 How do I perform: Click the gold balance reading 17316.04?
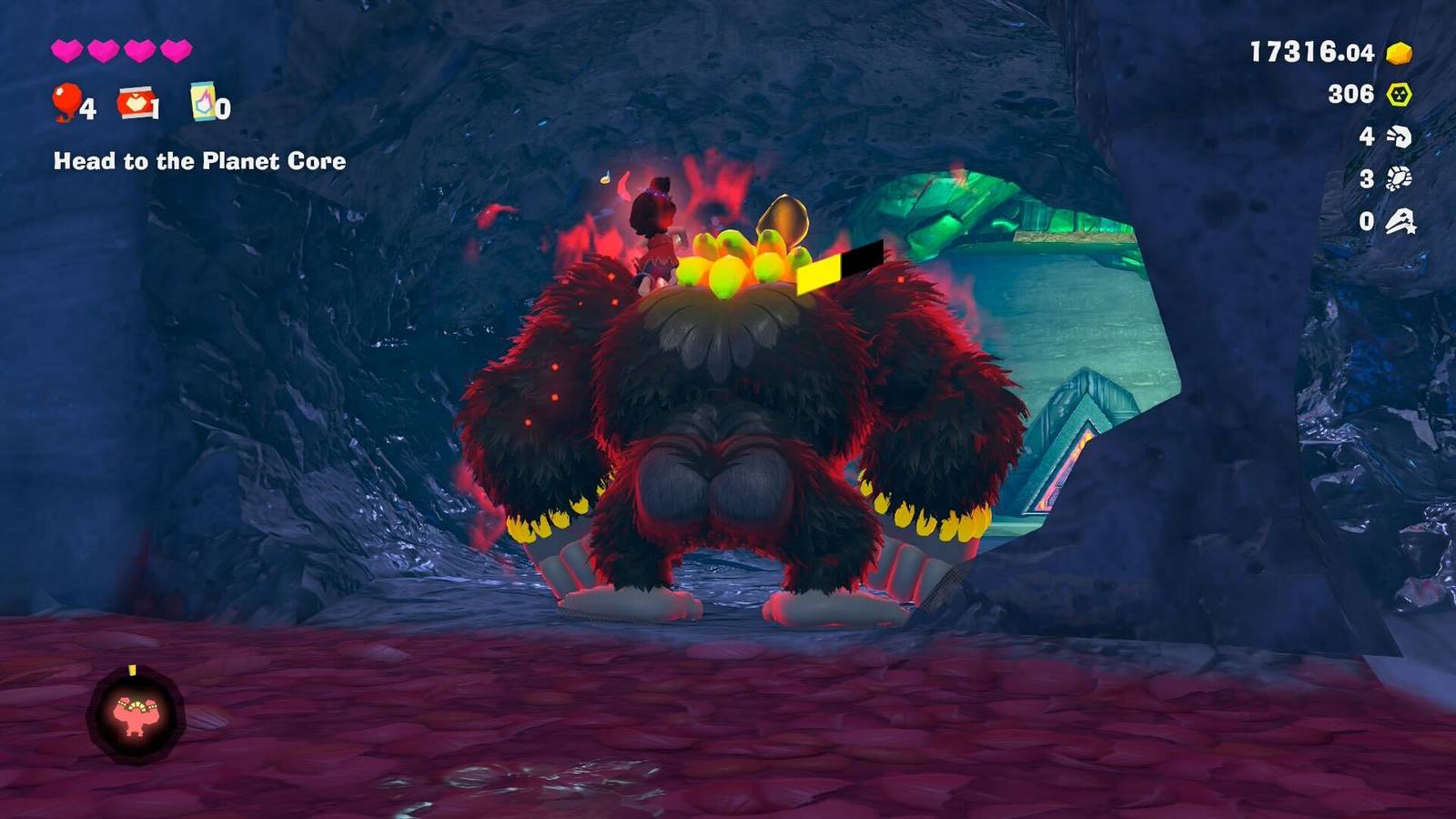1311,53
